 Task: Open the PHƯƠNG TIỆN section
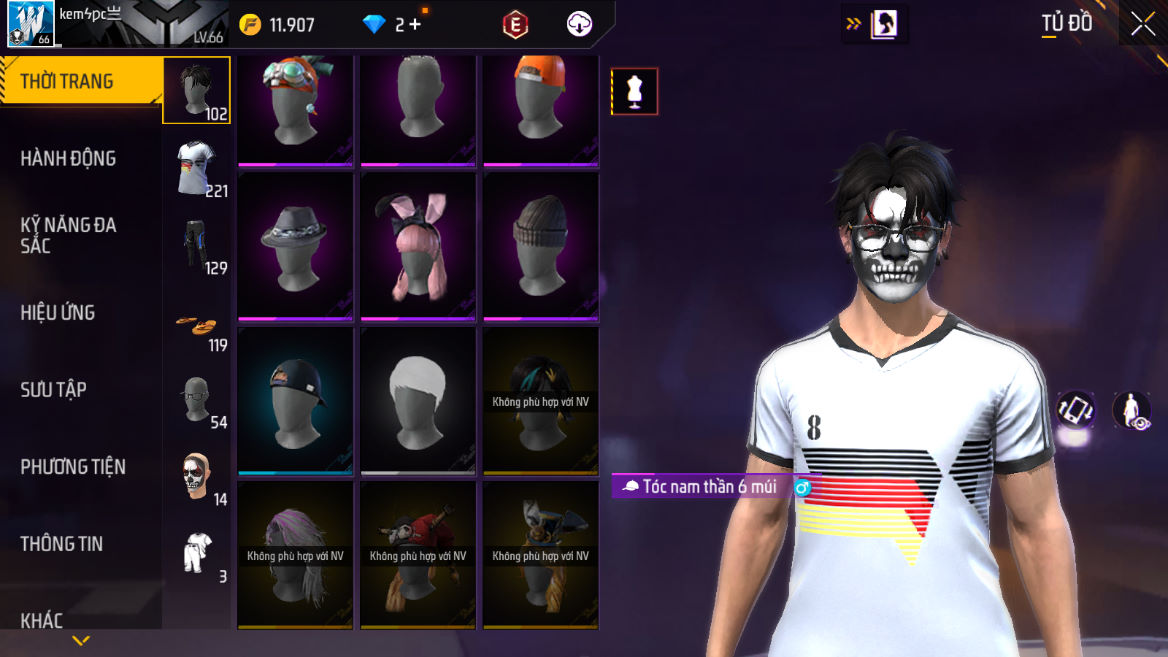click(x=73, y=466)
